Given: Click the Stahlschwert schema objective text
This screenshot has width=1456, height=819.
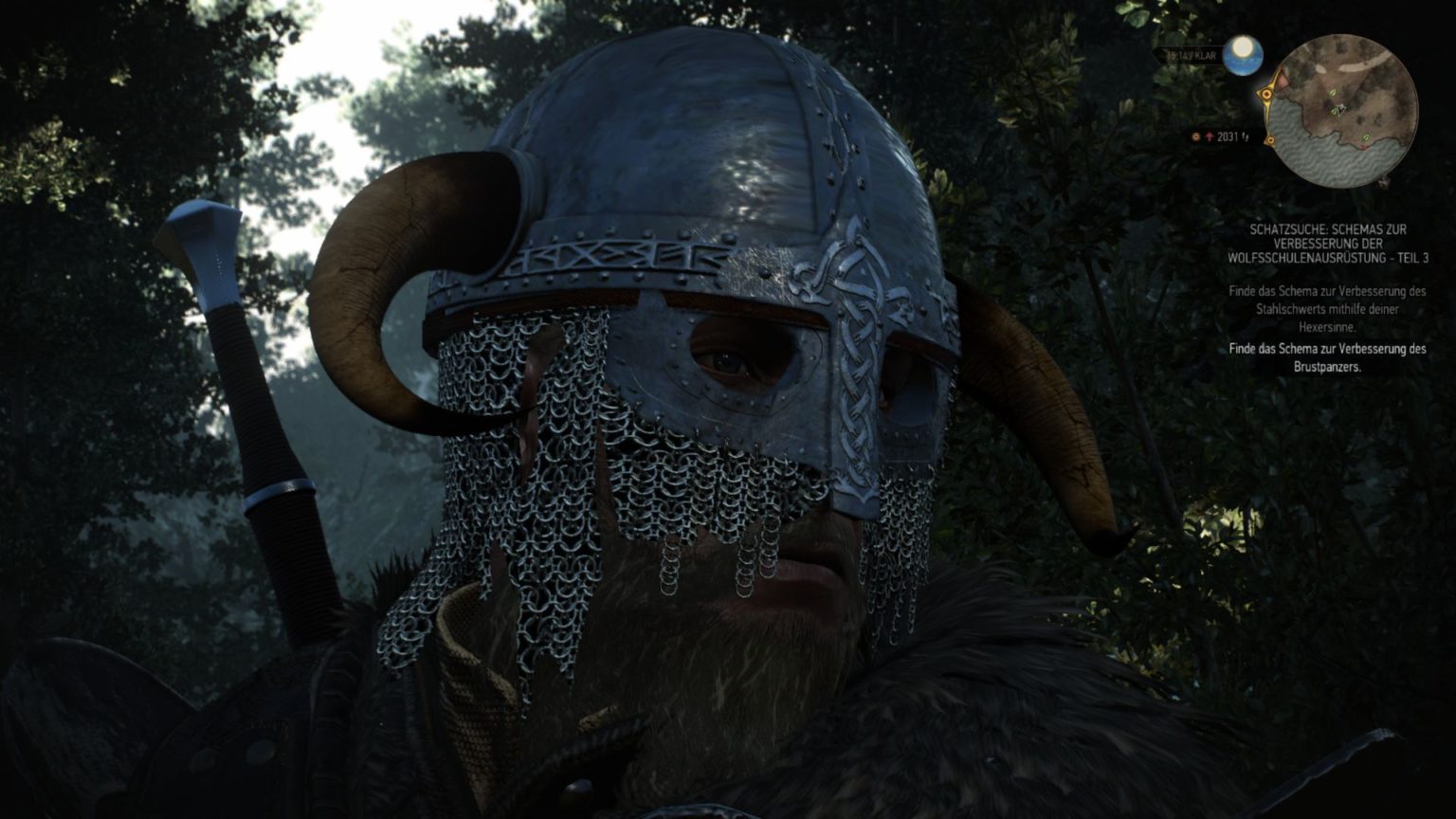Looking at the screenshot, I should tap(1326, 308).
